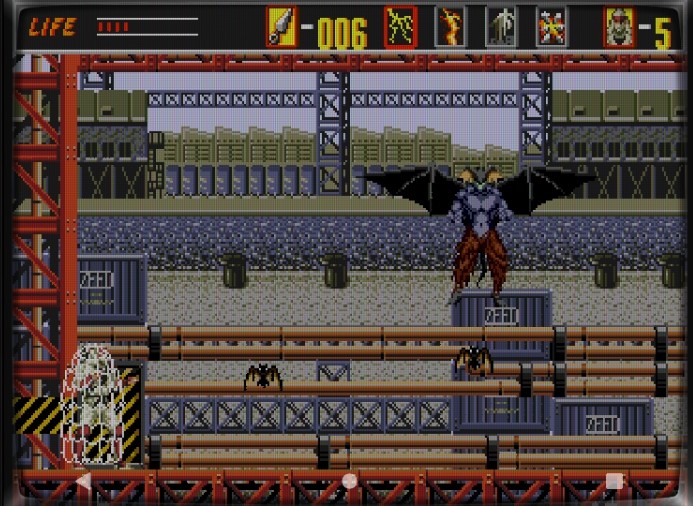Tap the Android home circle button

tap(349, 481)
